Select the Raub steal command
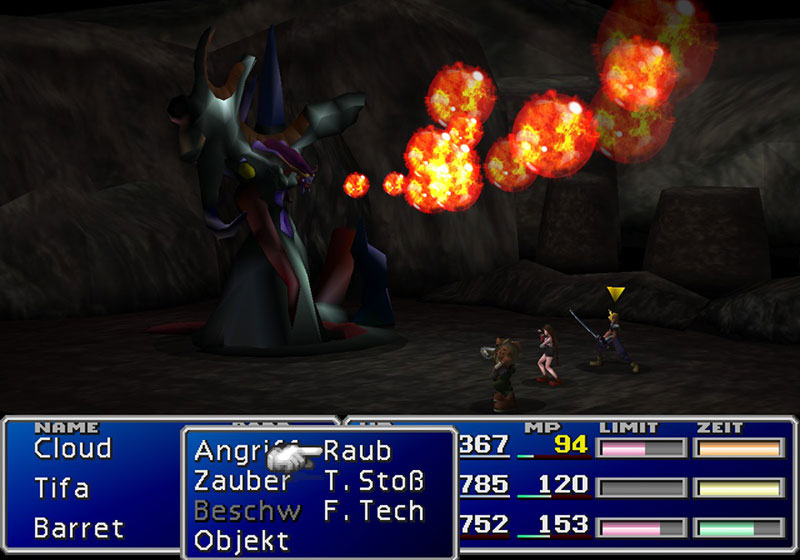 coord(357,451)
